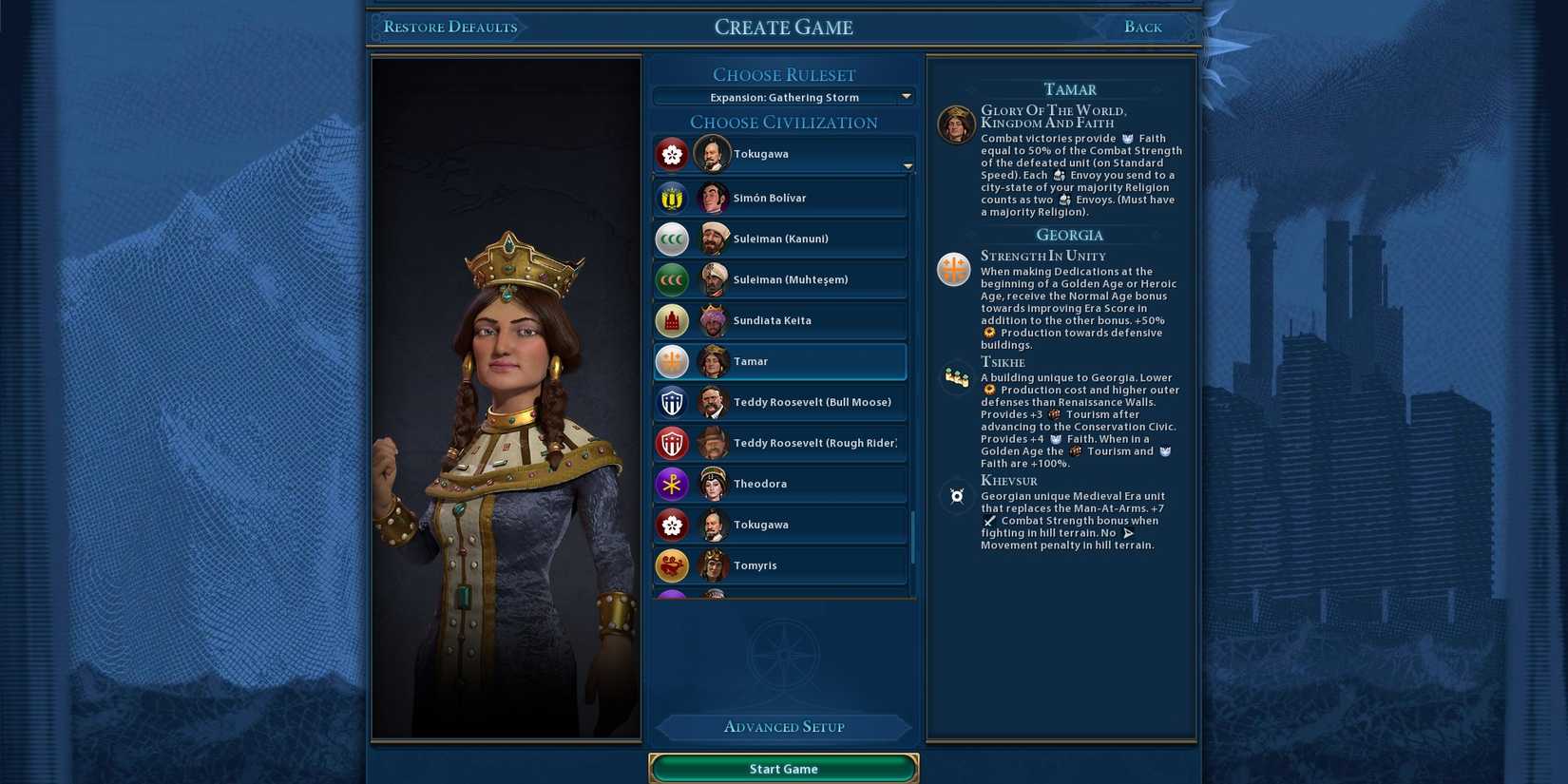Select the Byzantium emblem beside Theodora
1568x784 pixels.
(x=672, y=484)
